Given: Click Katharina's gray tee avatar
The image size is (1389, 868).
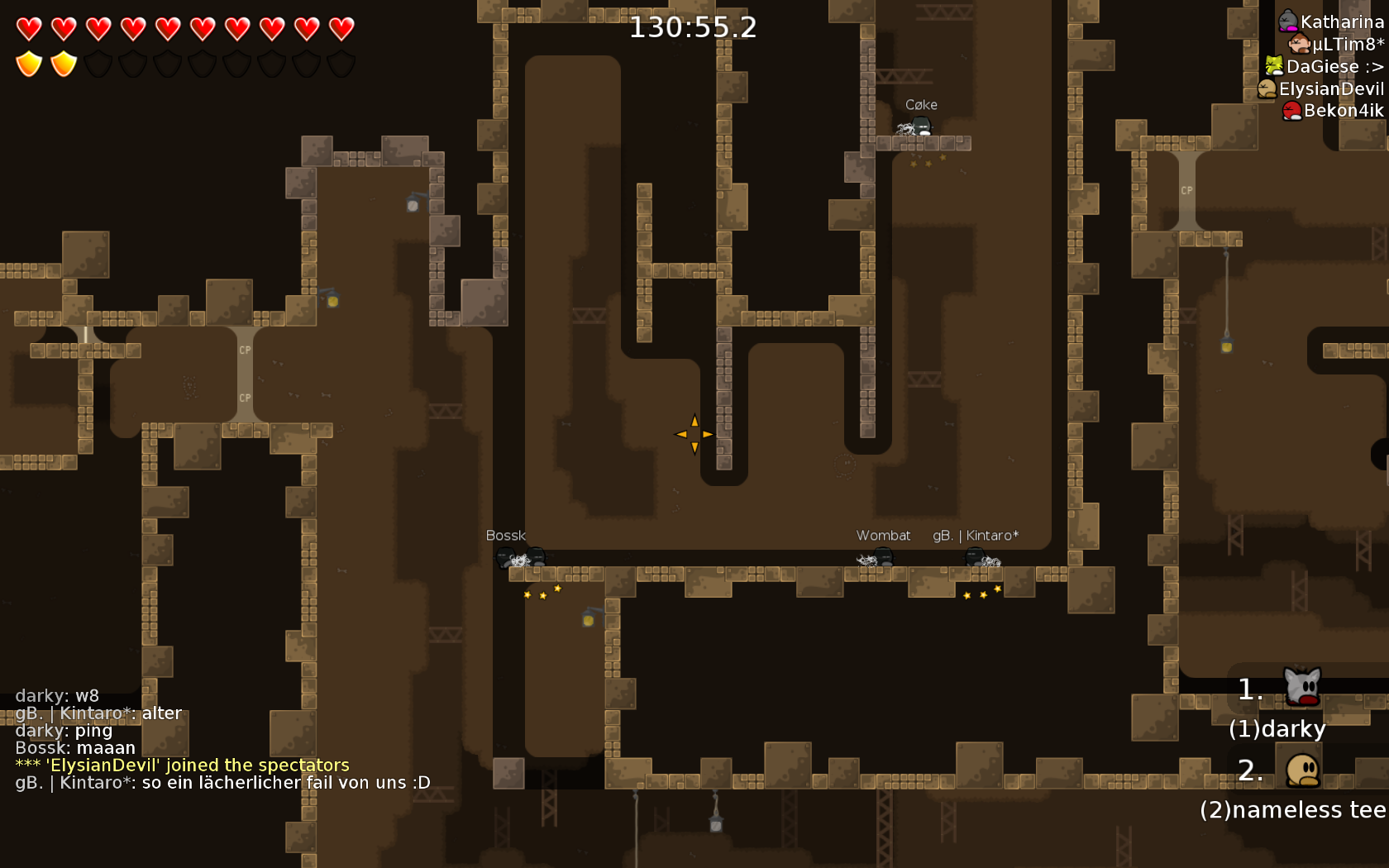Looking at the screenshot, I should point(1287,21).
